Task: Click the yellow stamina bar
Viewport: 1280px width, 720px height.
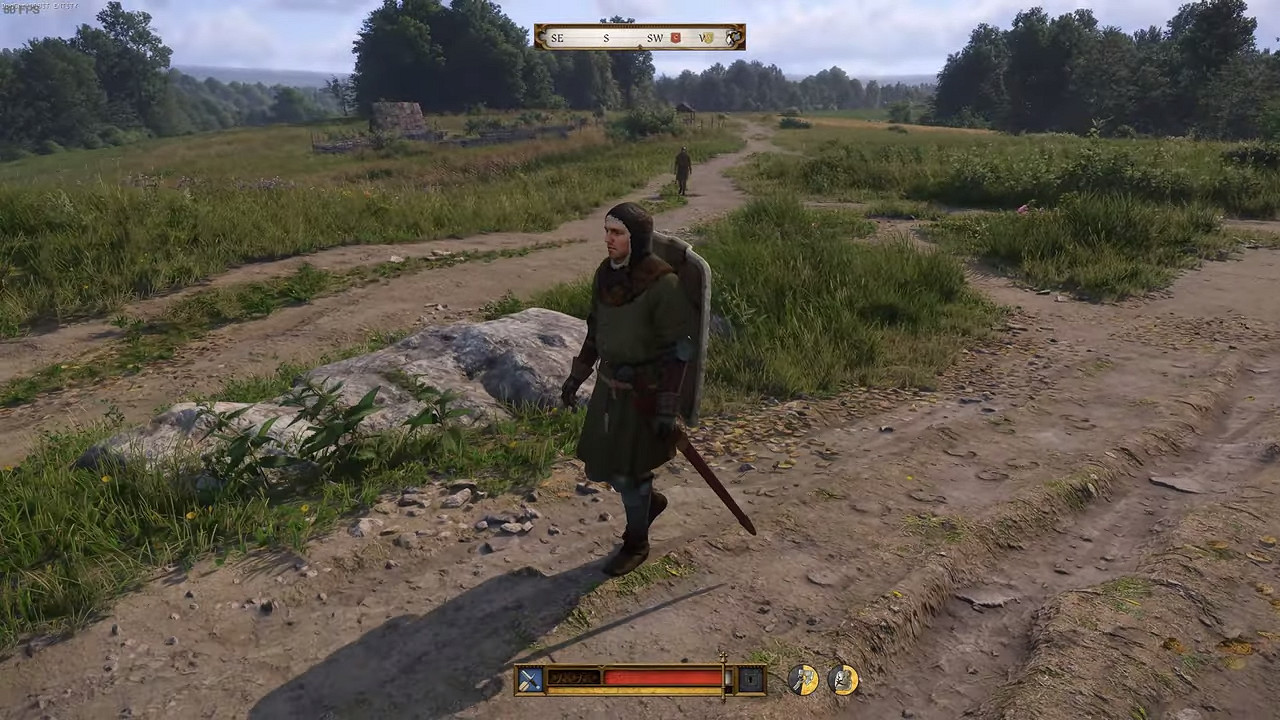Action: [x=634, y=689]
